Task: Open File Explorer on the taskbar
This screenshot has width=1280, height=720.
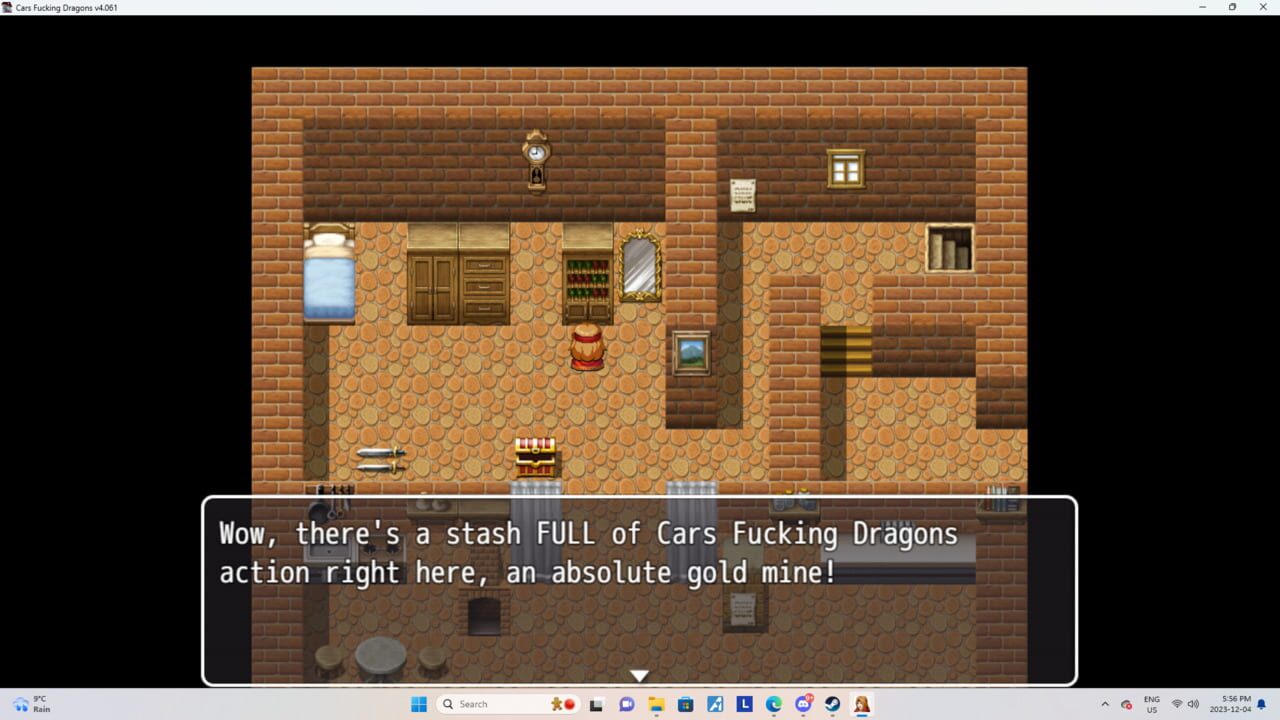Action: tap(656, 703)
